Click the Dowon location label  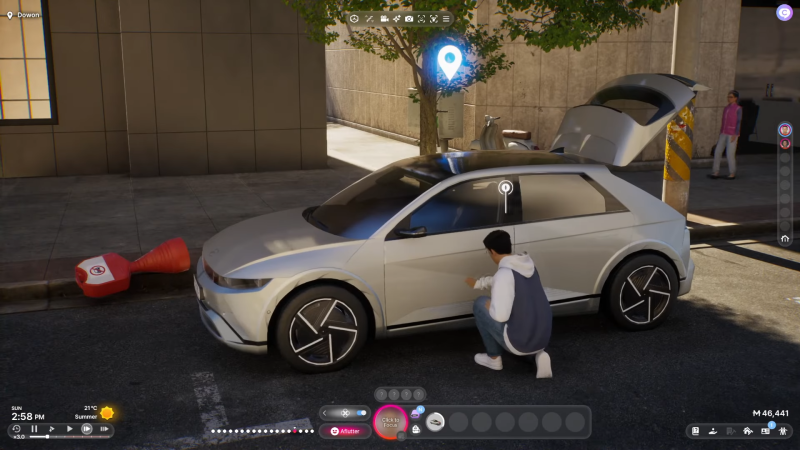tap(28, 15)
